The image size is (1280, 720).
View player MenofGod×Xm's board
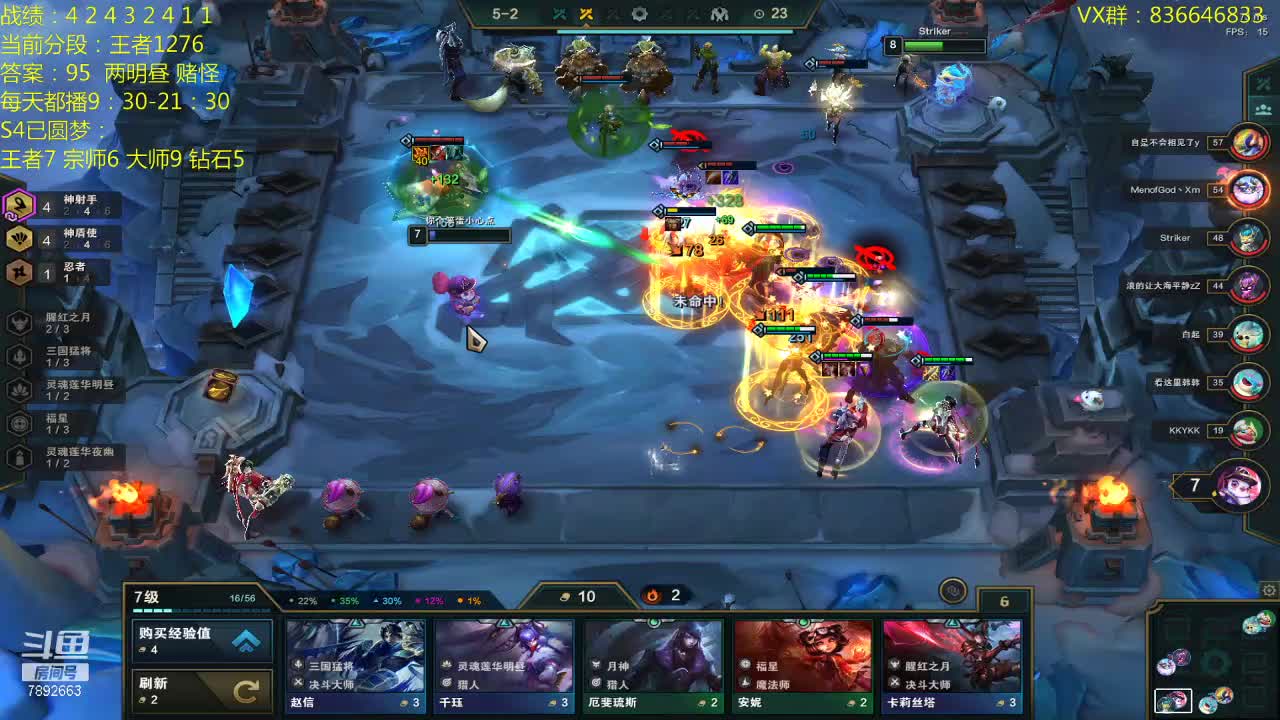point(1247,189)
